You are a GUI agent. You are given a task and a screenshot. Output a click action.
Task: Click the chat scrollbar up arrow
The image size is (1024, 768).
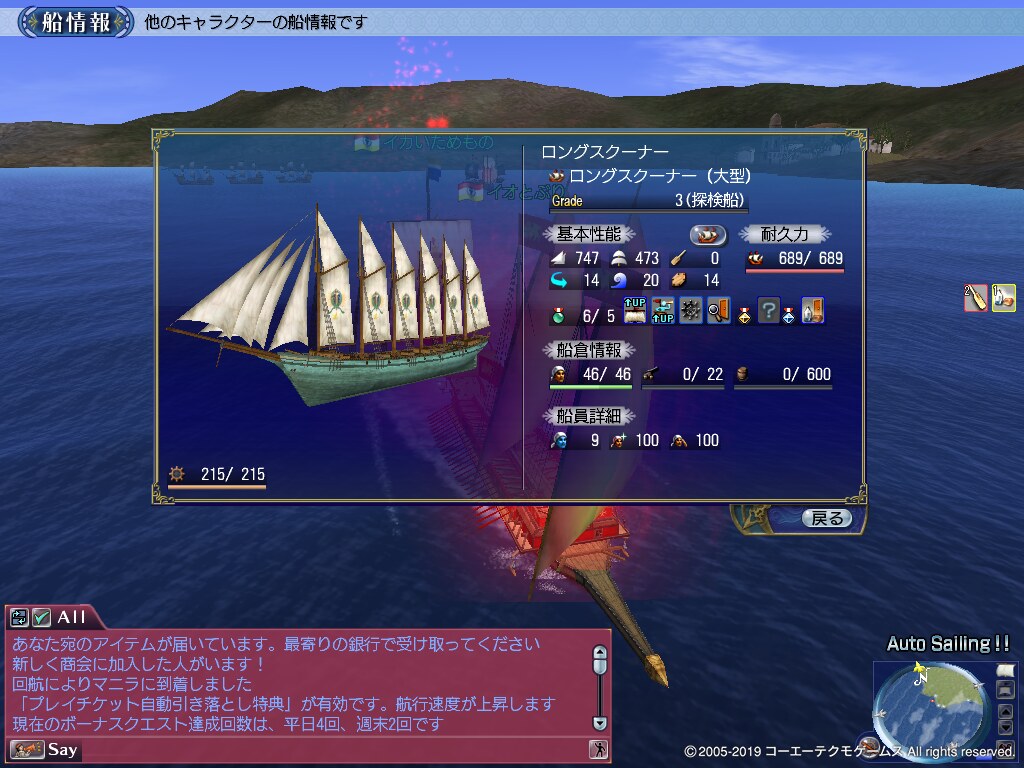tap(599, 652)
